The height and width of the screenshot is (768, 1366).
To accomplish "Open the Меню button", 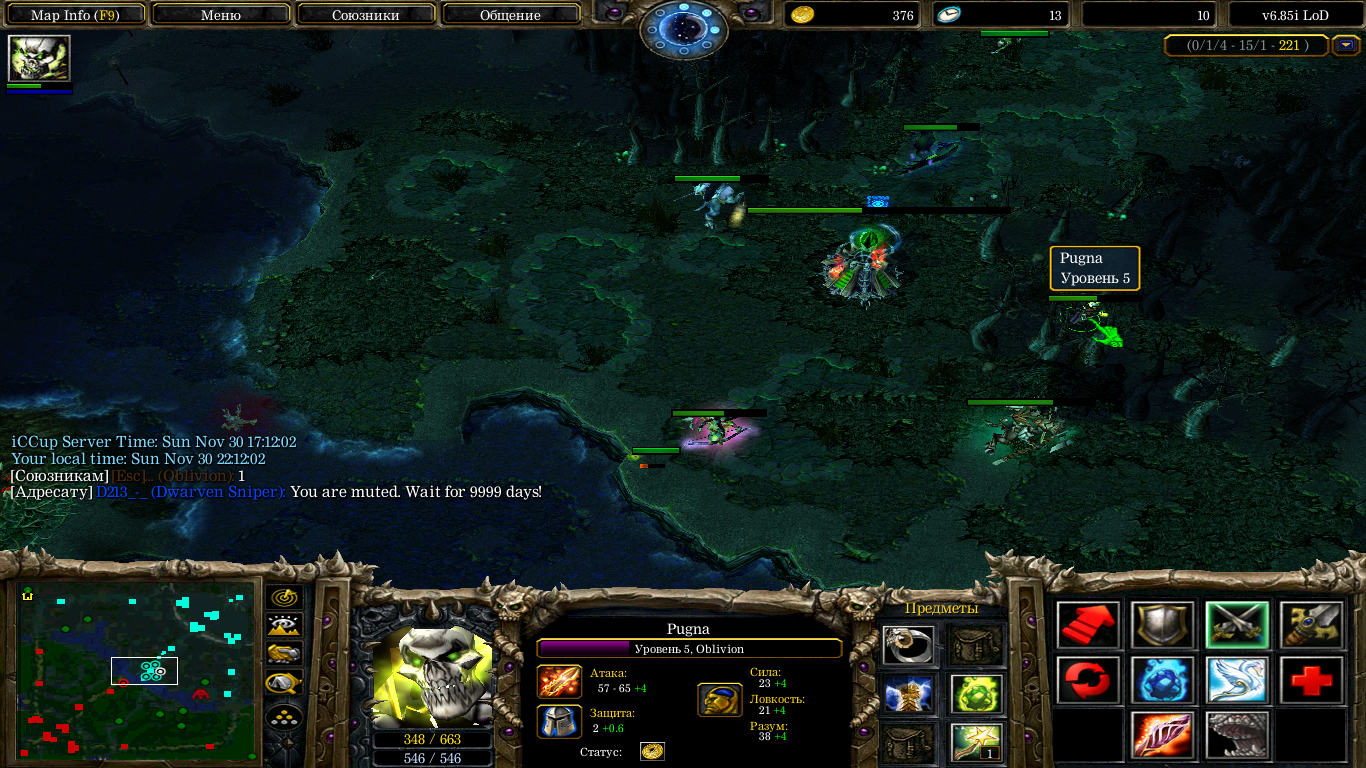I will 221,15.
